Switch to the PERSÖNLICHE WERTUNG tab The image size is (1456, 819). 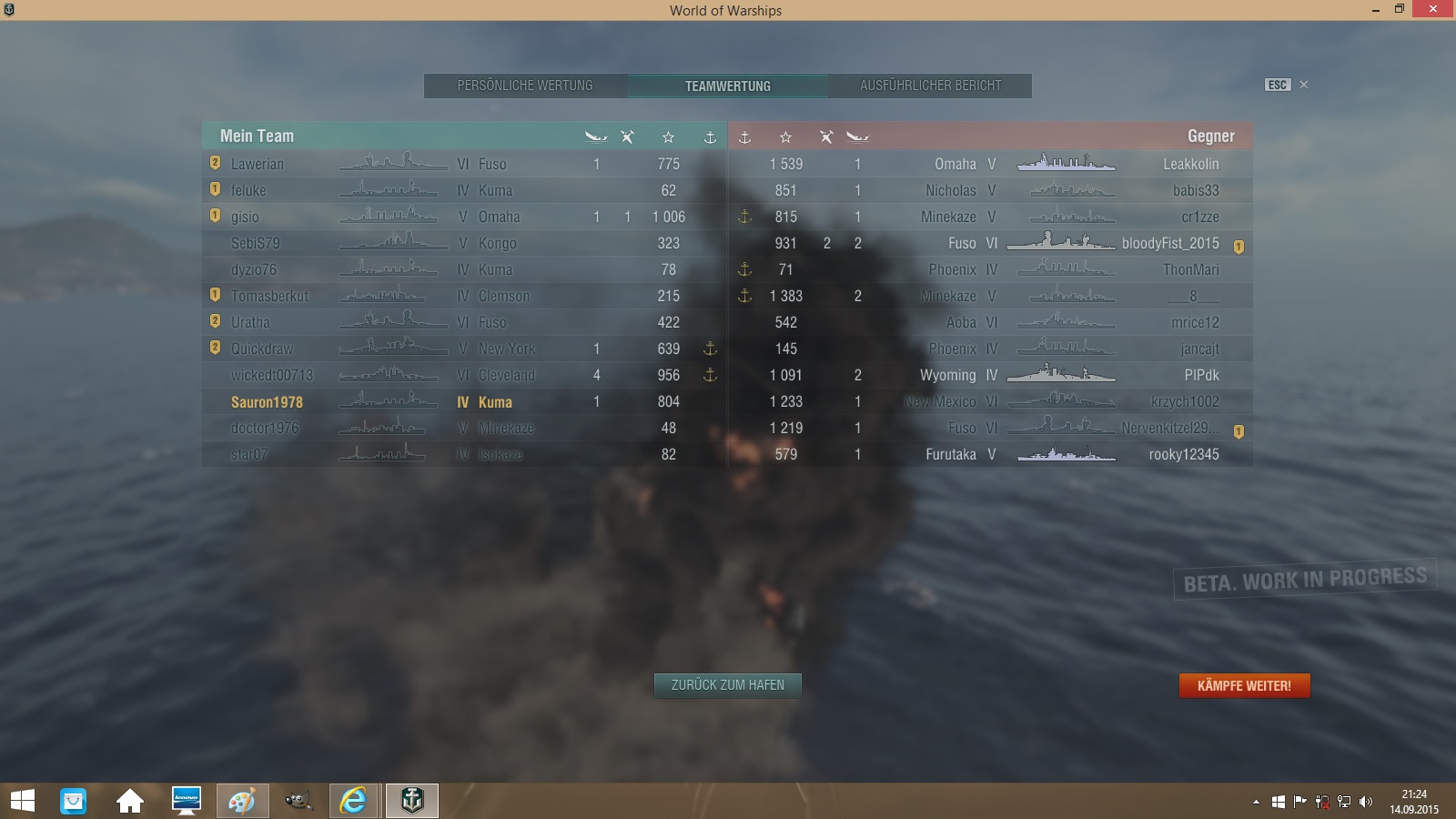coord(526,86)
